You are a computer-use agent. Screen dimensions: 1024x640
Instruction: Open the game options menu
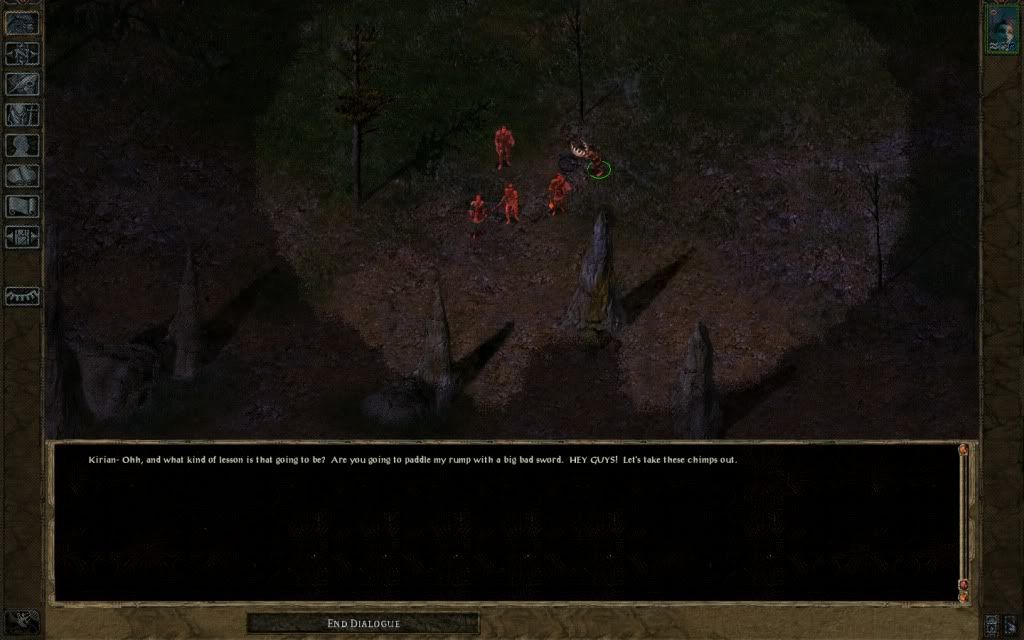(x=22, y=237)
